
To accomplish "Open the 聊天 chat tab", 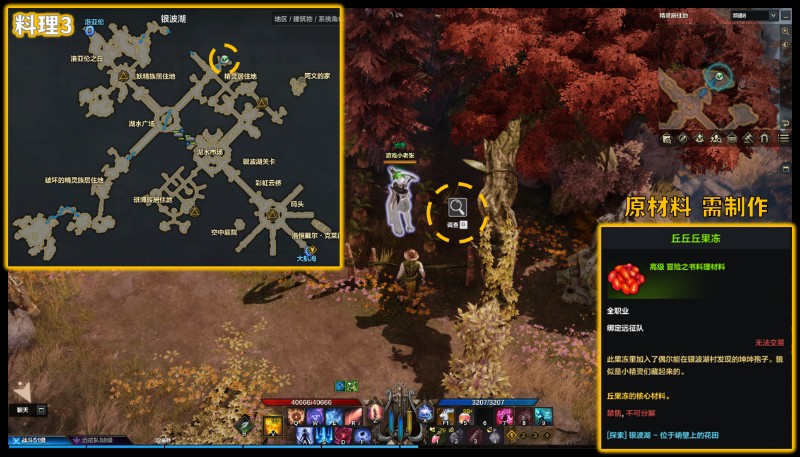I will [22, 409].
